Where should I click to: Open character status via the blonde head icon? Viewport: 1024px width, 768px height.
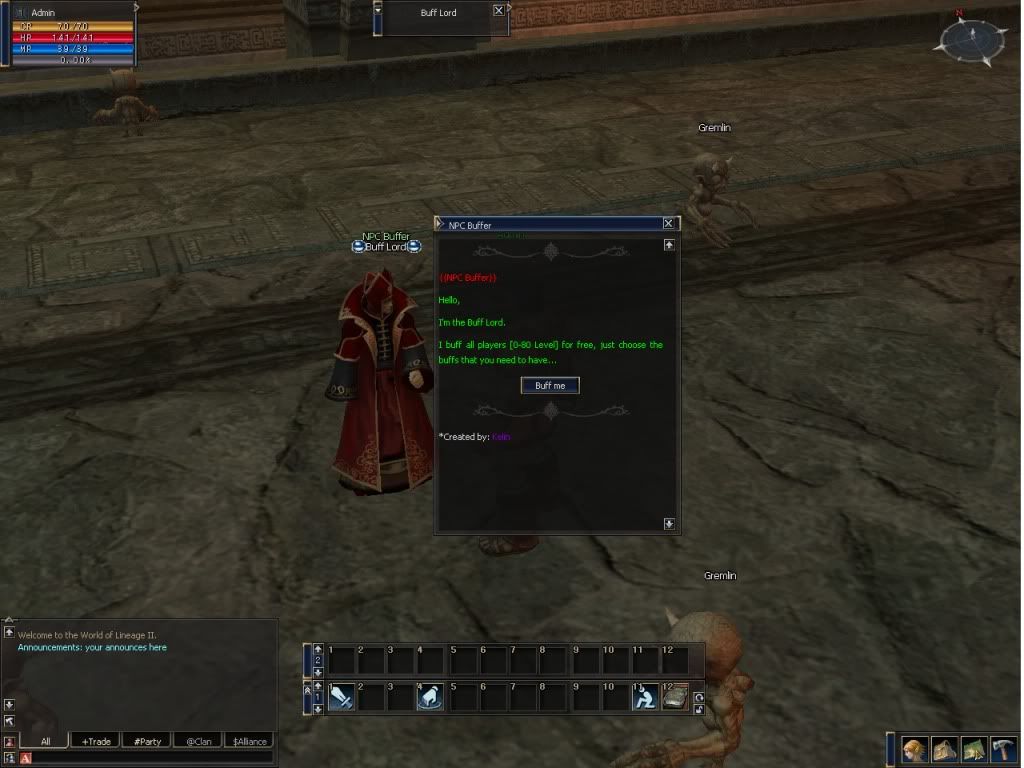pyautogui.click(x=914, y=750)
